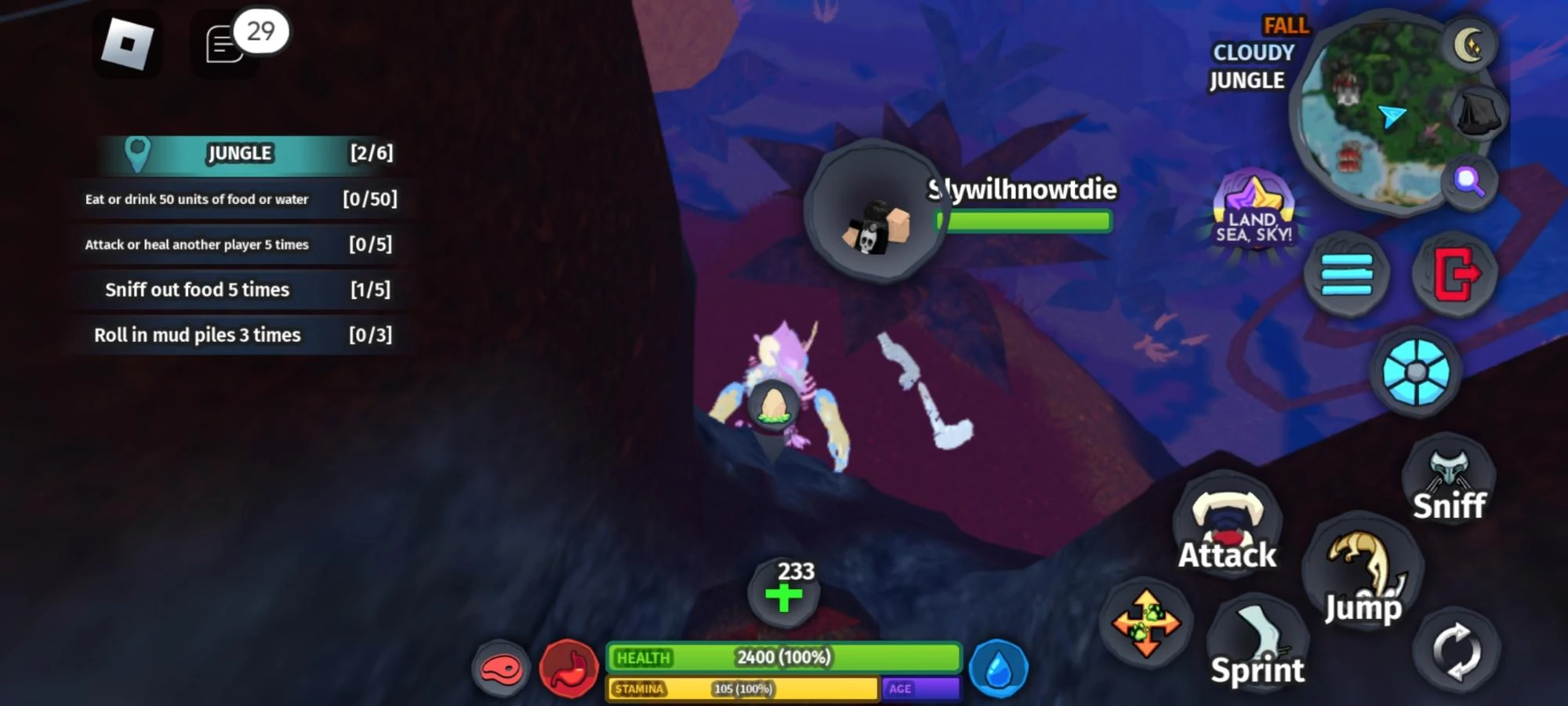Click the red leave-game exit icon
1568x706 pixels.
(x=1454, y=274)
